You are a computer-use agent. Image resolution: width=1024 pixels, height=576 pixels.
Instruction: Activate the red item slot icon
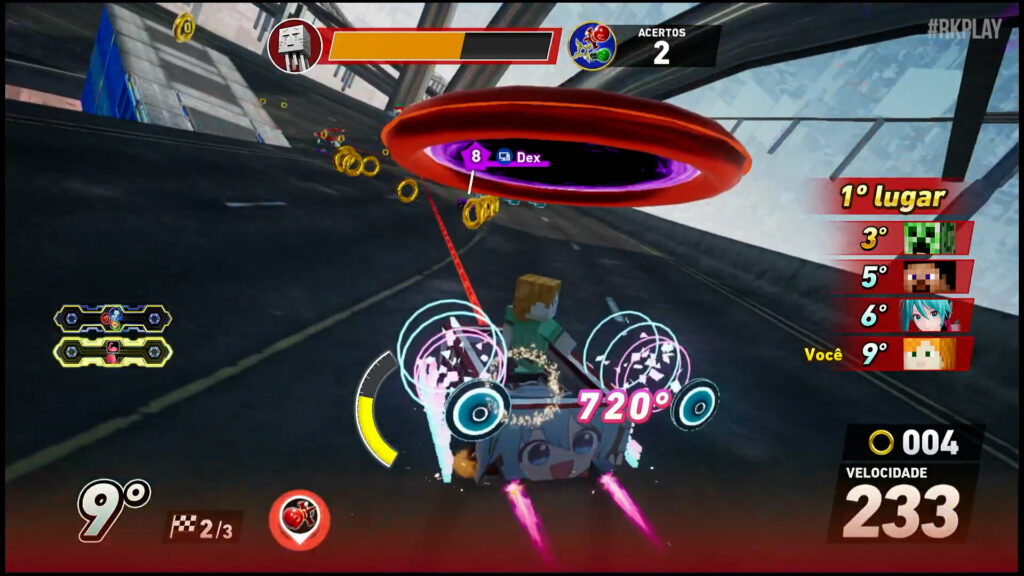coord(299,519)
